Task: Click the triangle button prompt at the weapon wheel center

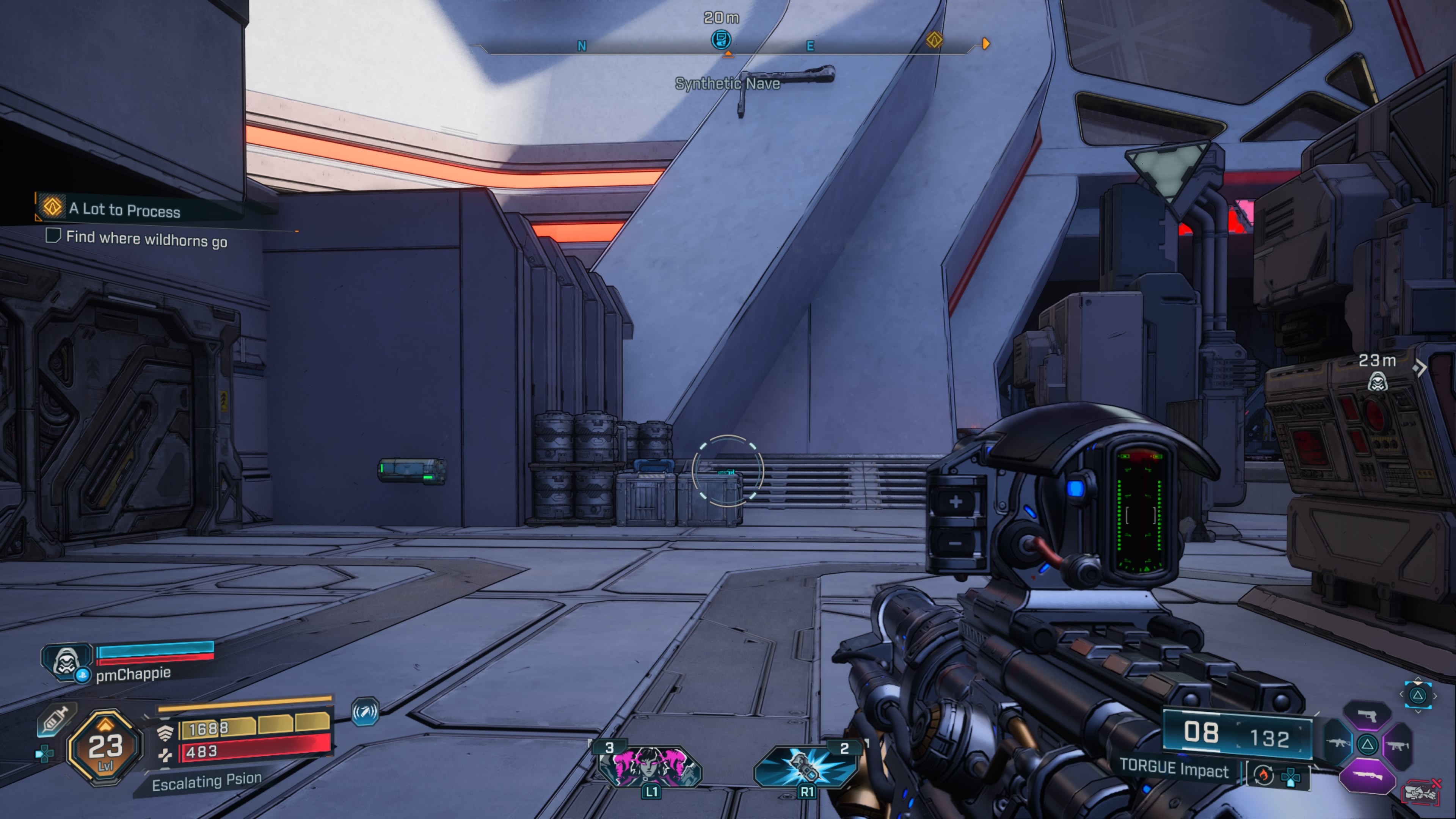Action: coord(1368,745)
